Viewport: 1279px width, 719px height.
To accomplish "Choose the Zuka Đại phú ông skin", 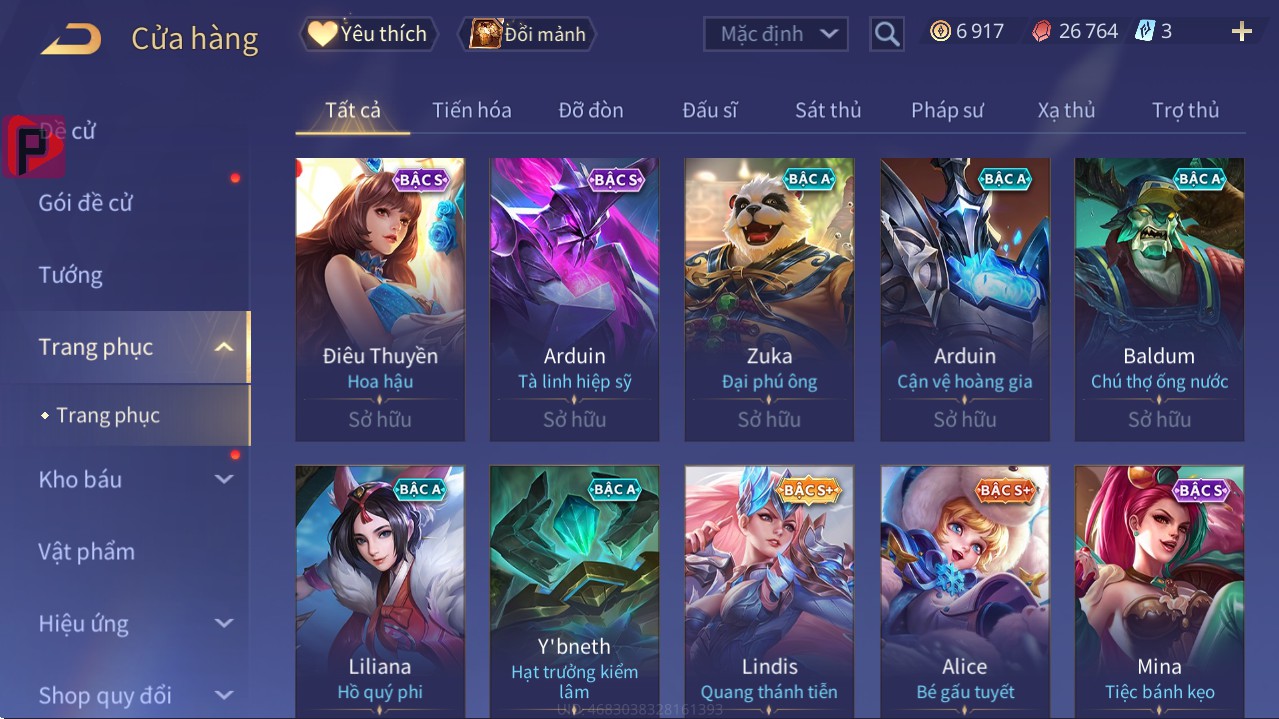I will 769,298.
